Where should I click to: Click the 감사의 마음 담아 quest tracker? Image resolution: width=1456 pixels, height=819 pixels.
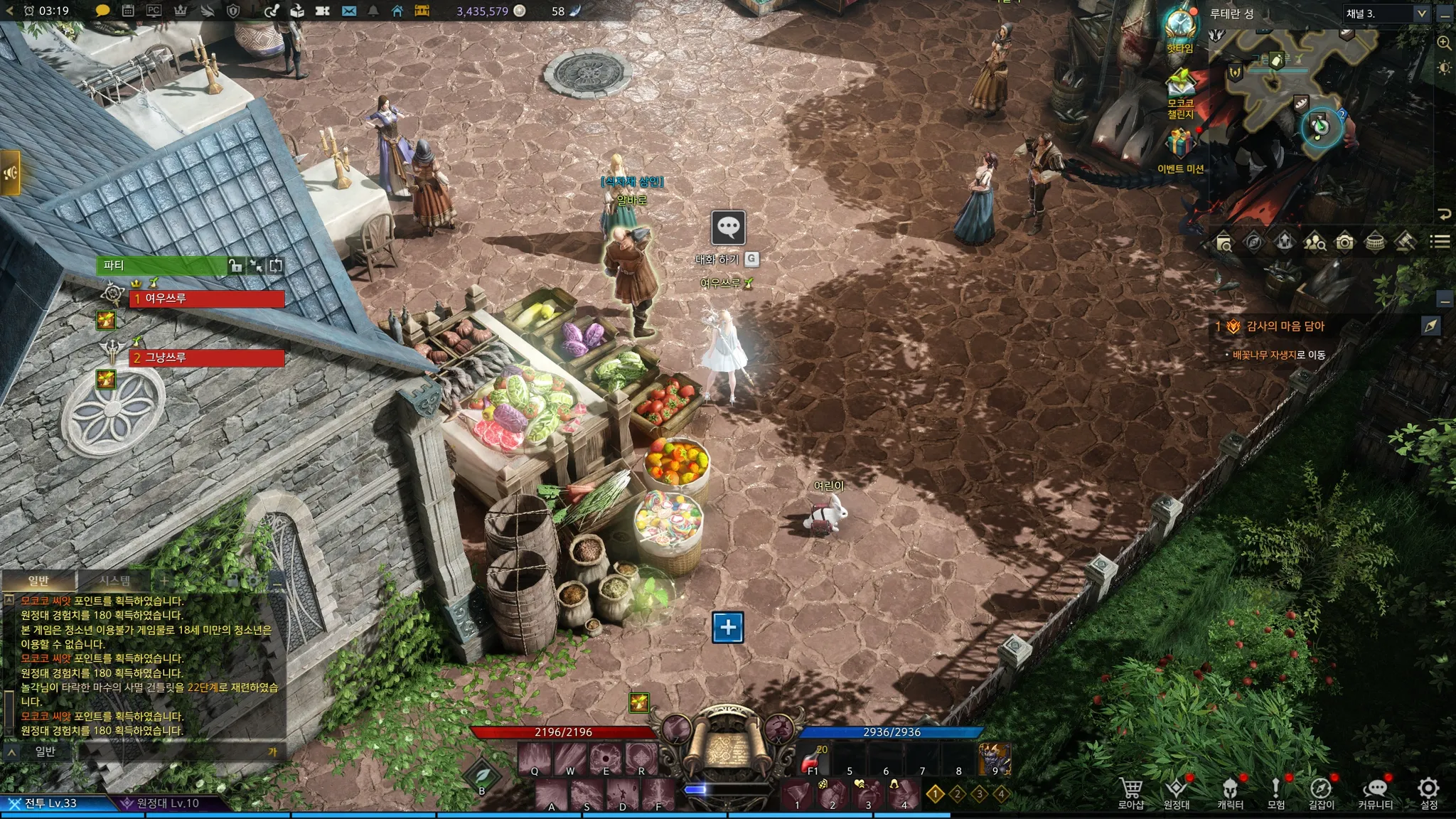pos(1285,326)
